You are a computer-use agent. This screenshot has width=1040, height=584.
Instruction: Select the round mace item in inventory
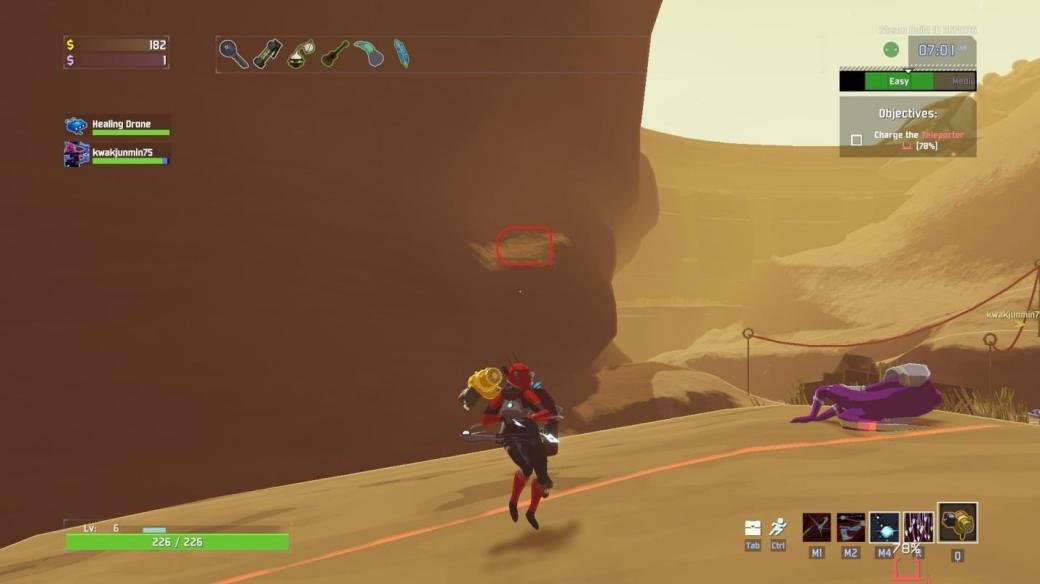[233, 53]
